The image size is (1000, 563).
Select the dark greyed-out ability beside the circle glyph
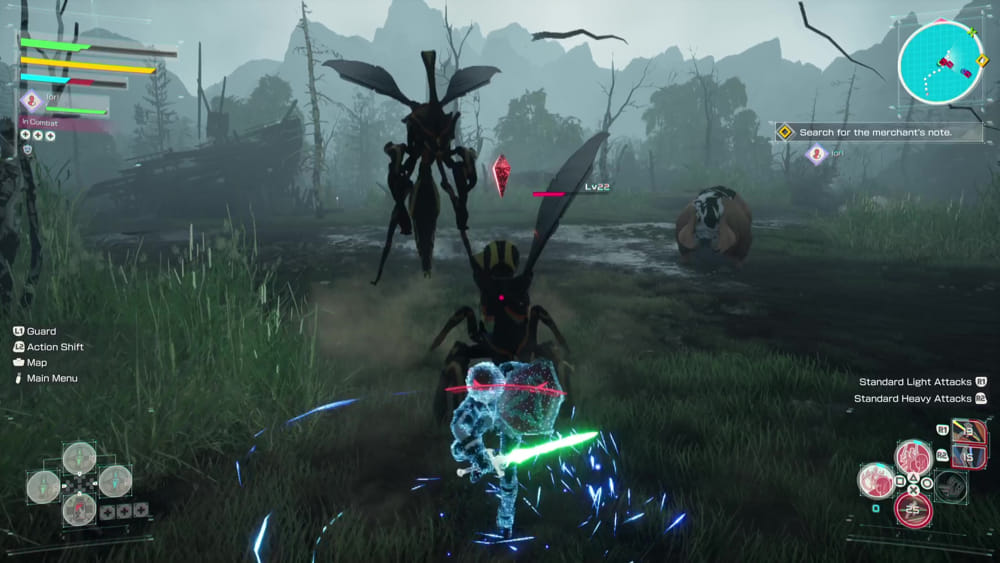pyautogui.click(x=951, y=486)
